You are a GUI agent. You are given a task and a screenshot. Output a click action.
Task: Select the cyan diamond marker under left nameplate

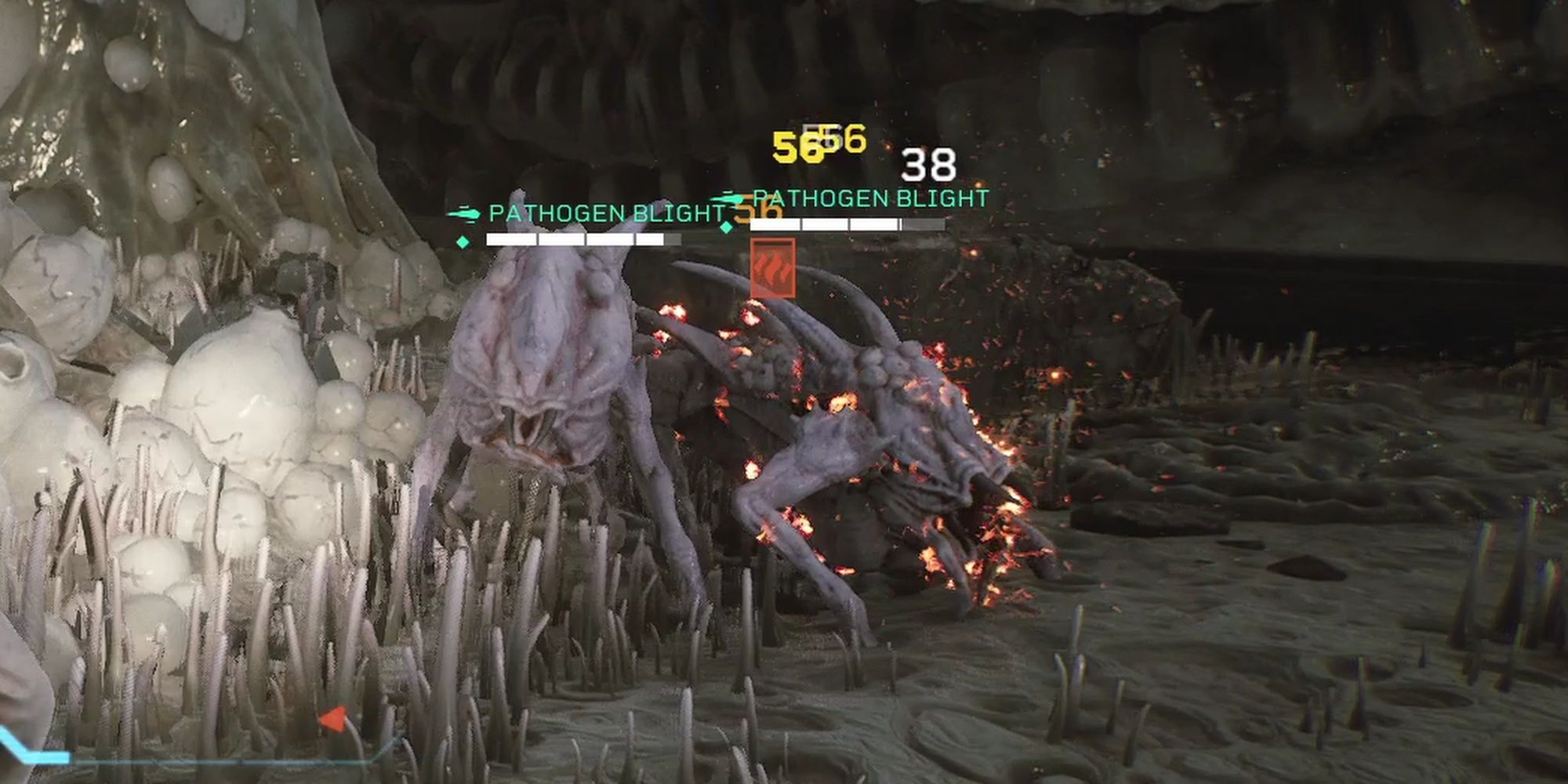[x=463, y=241]
